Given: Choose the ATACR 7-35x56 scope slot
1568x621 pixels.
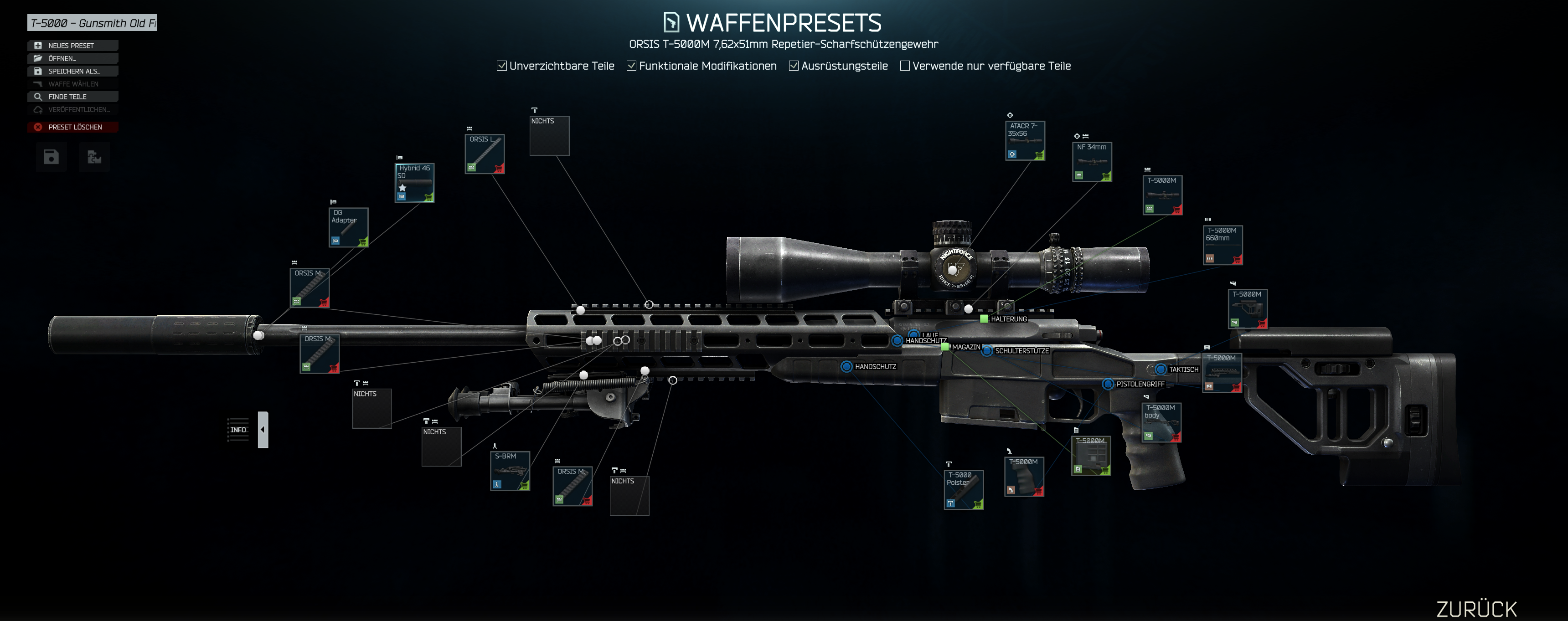Looking at the screenshot, I should pos(1025,140).
